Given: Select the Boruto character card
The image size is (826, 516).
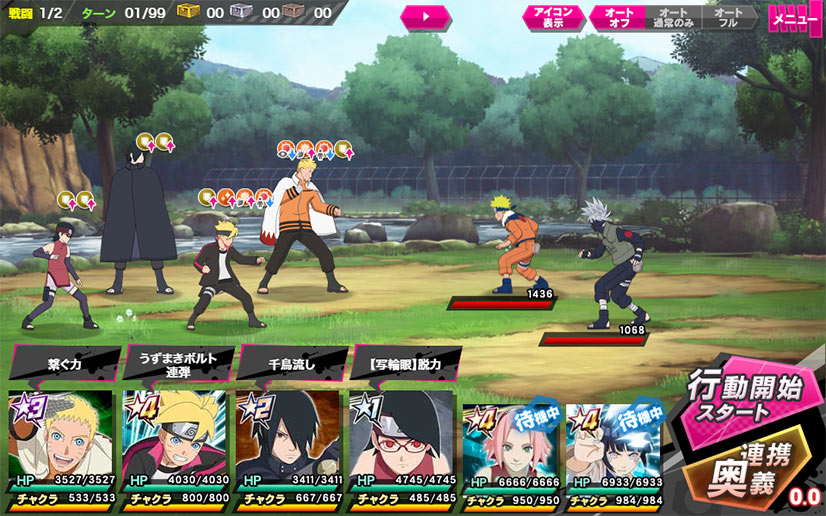Looking at the screenshot, I should click(x=173, y=445).
